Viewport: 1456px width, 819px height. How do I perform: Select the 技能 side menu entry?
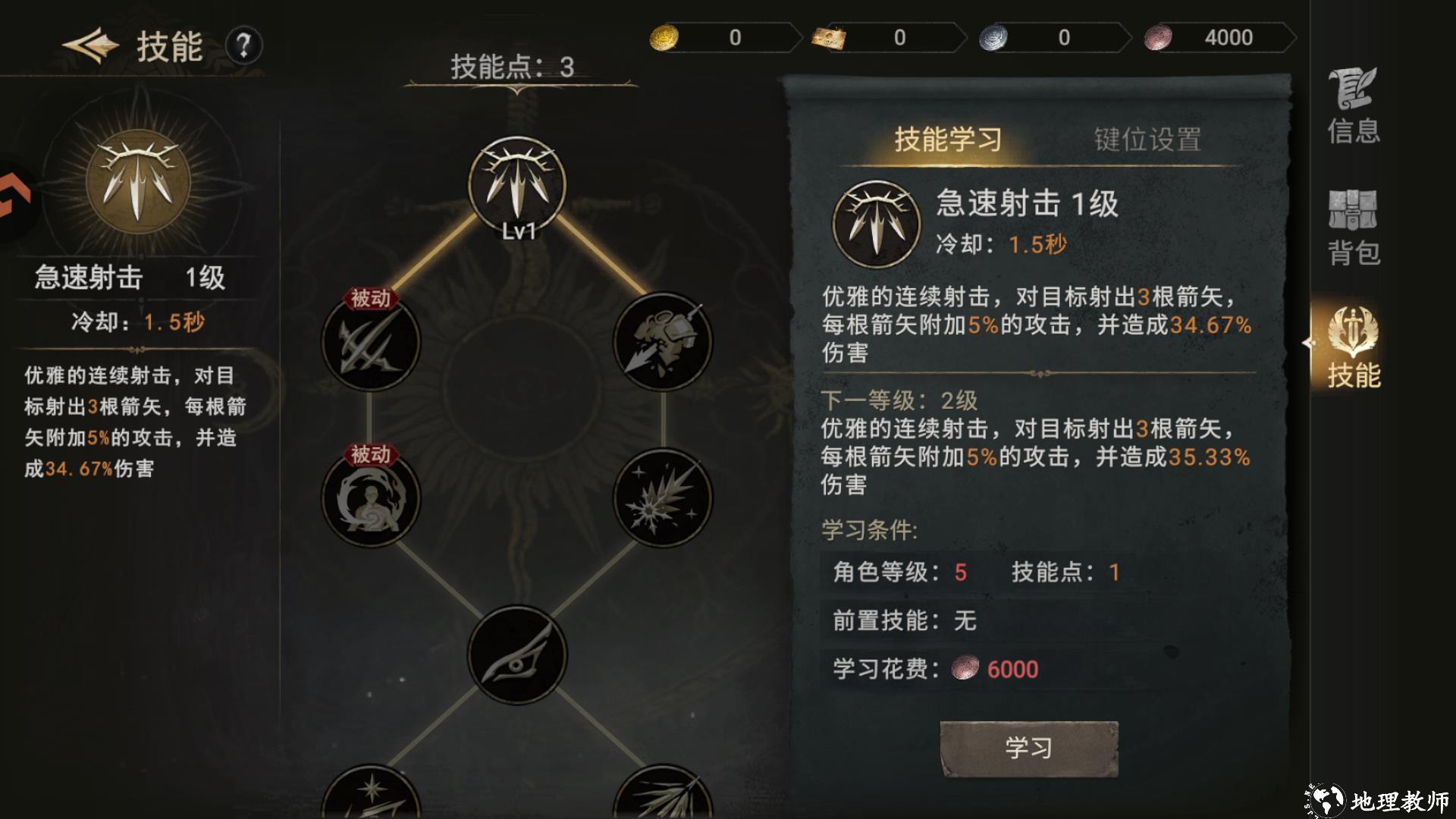point(1353,349)
